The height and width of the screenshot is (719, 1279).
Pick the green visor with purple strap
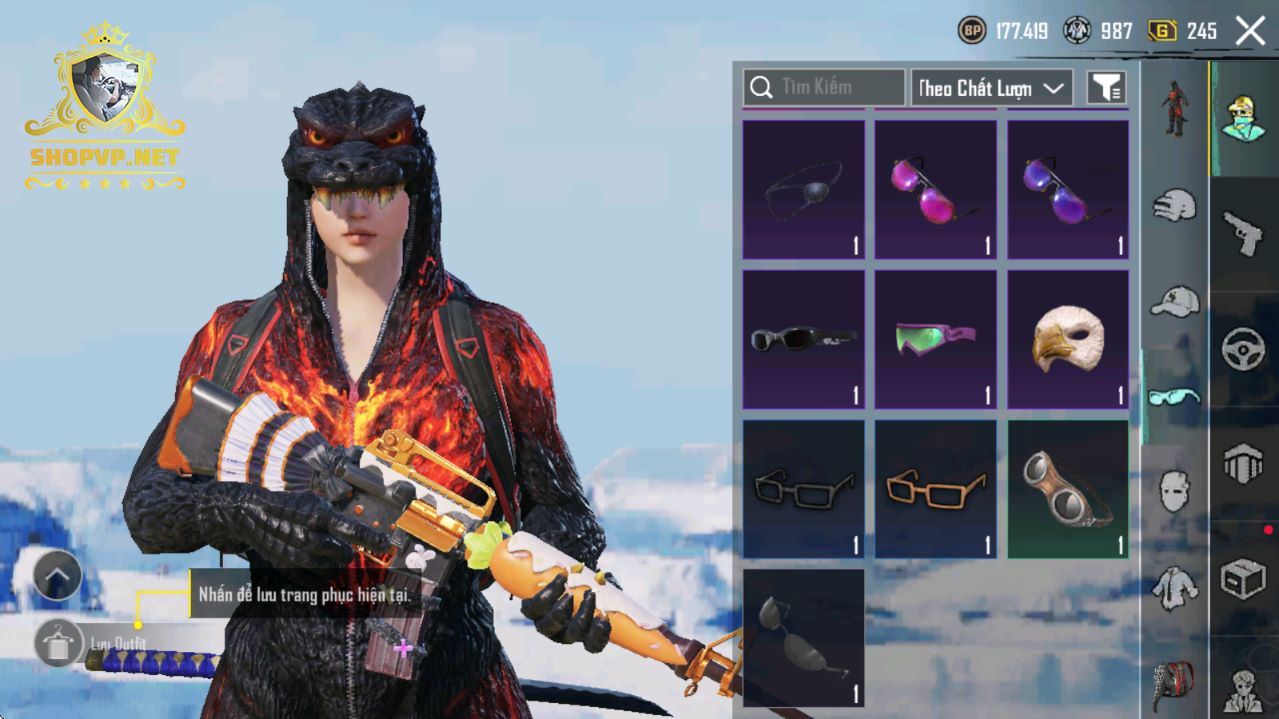coord(936,340)
